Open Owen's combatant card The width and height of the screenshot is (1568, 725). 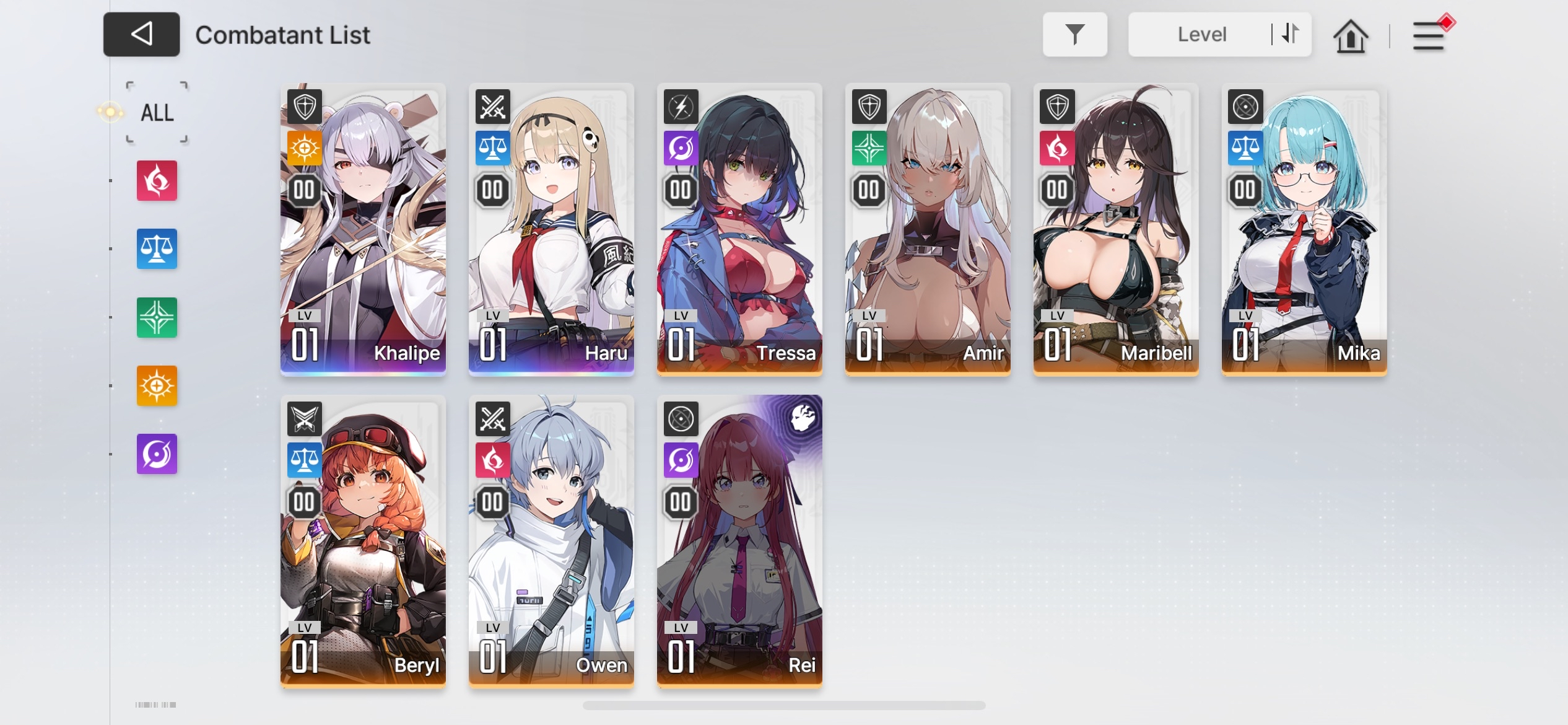(551, 542)
